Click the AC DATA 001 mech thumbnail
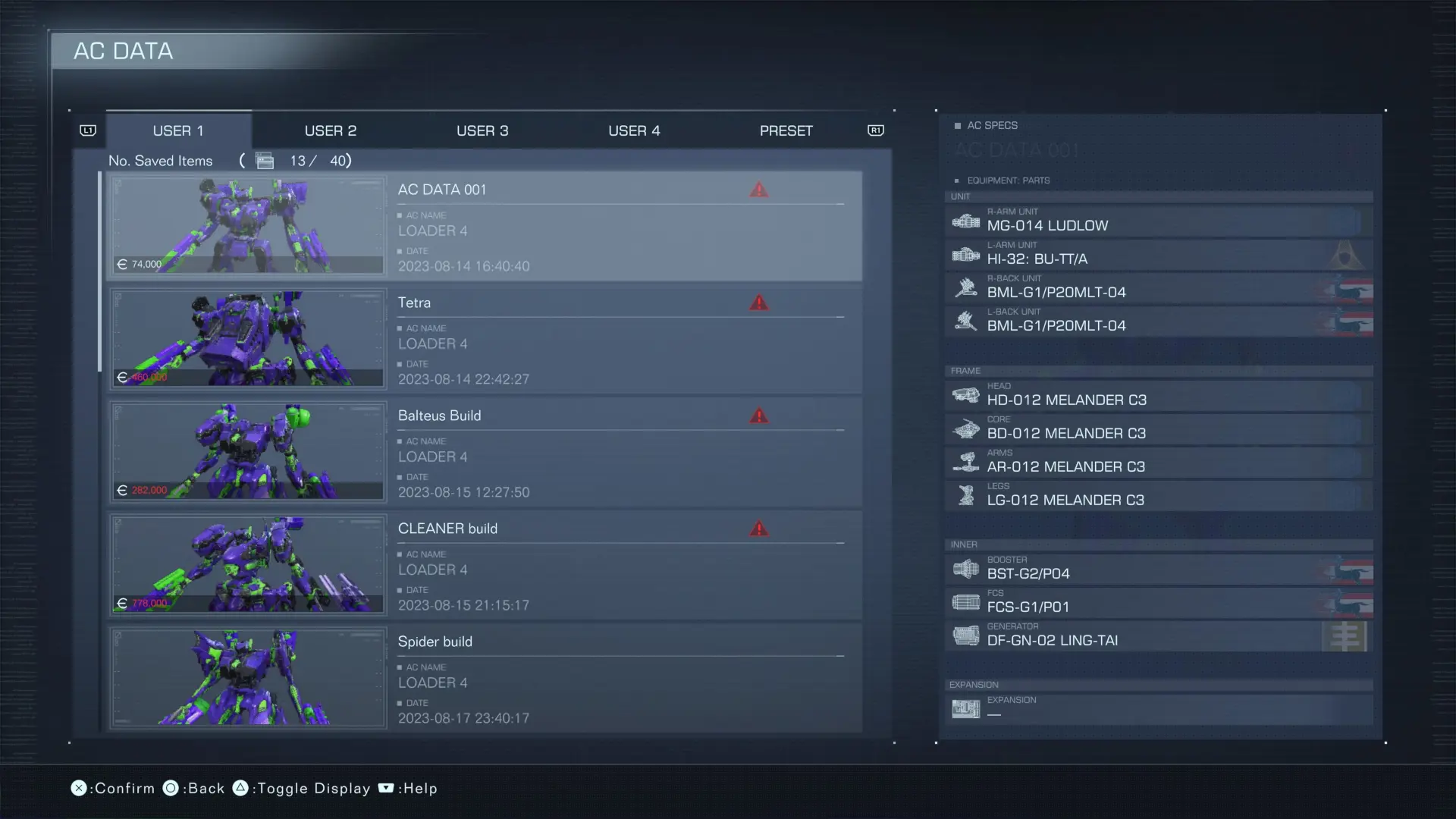This screenshot has height=819, width=1456. point(247,225)
